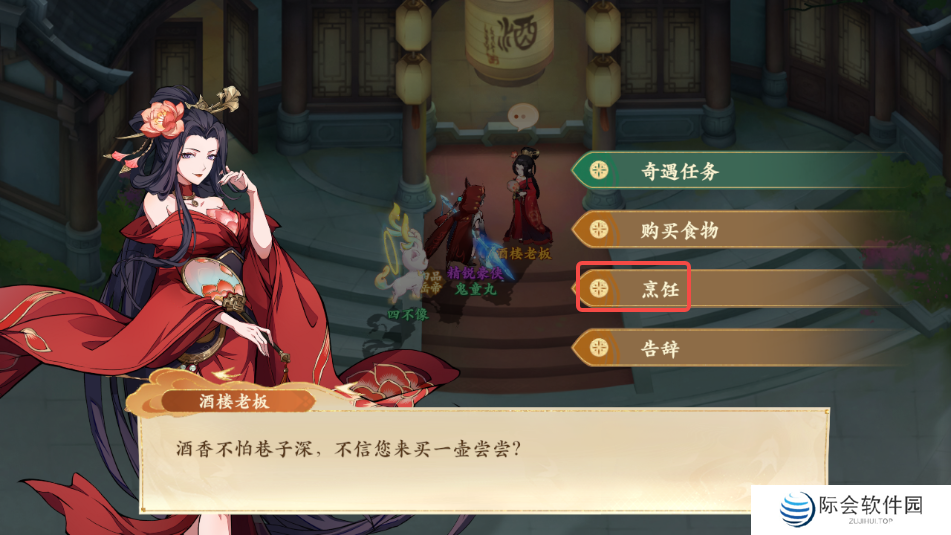This screenshot has height=535, width=951.
Task: Choose 告辞 to leave the conversation
Action: pyautogui.click(x=660, y=348)
